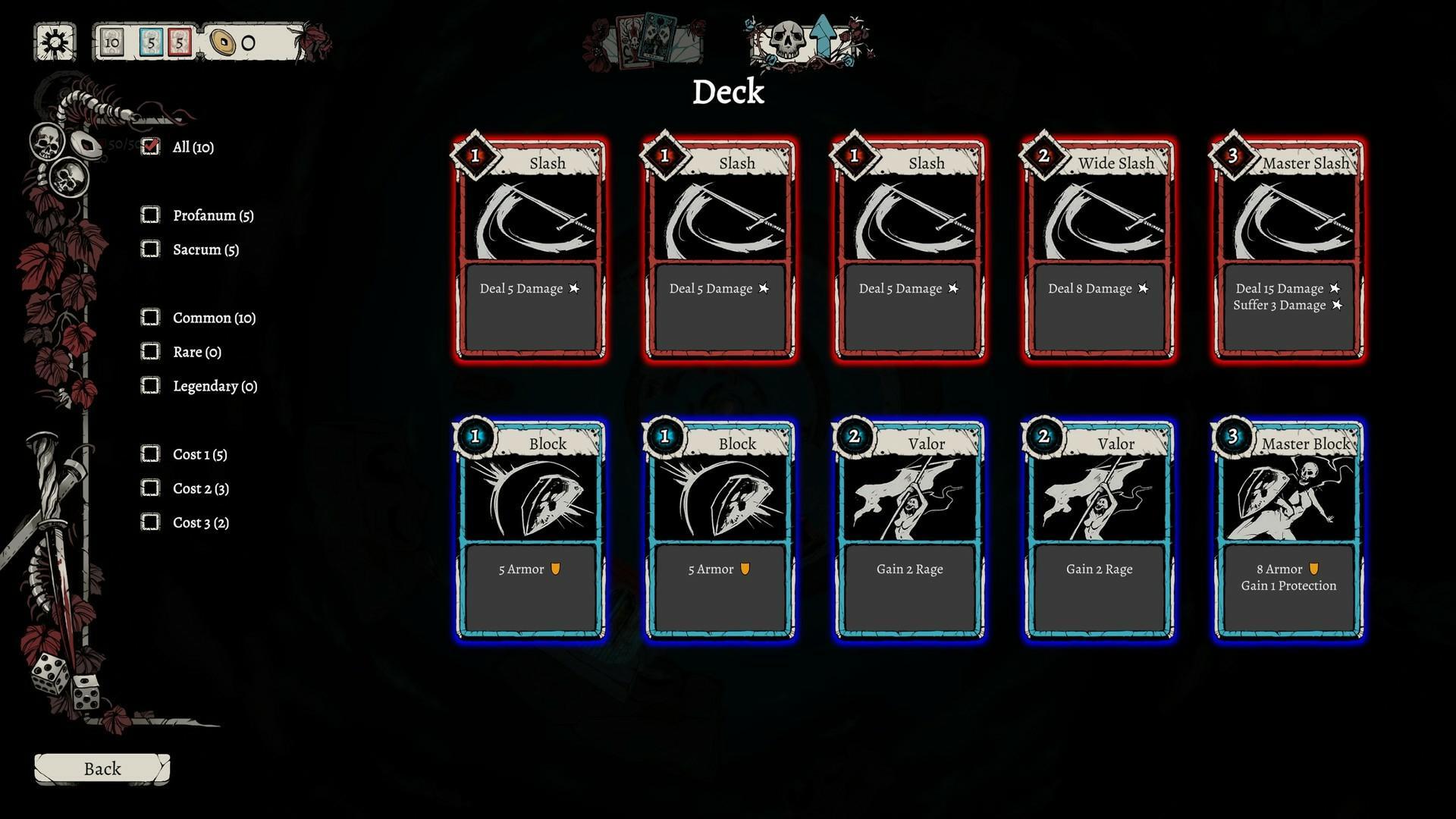Toggle the Common (10) filter

pyautogui.click(x=149, y=317)
